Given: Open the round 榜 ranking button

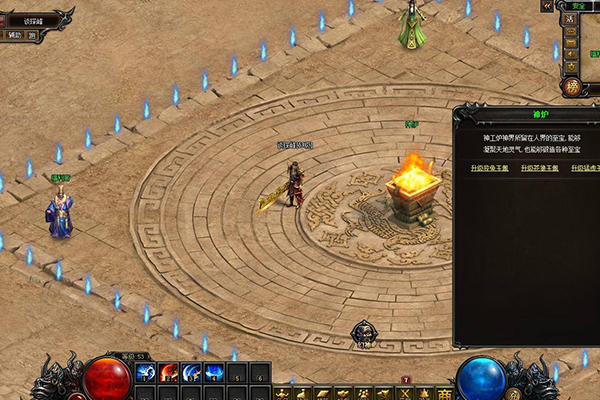Looking at the screenshot, I should [x=572, y=87].
